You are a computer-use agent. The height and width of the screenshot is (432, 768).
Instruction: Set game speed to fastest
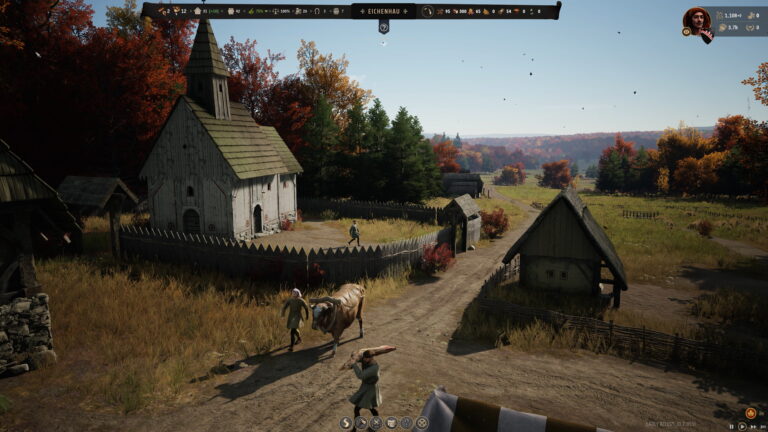click(763, 427)
